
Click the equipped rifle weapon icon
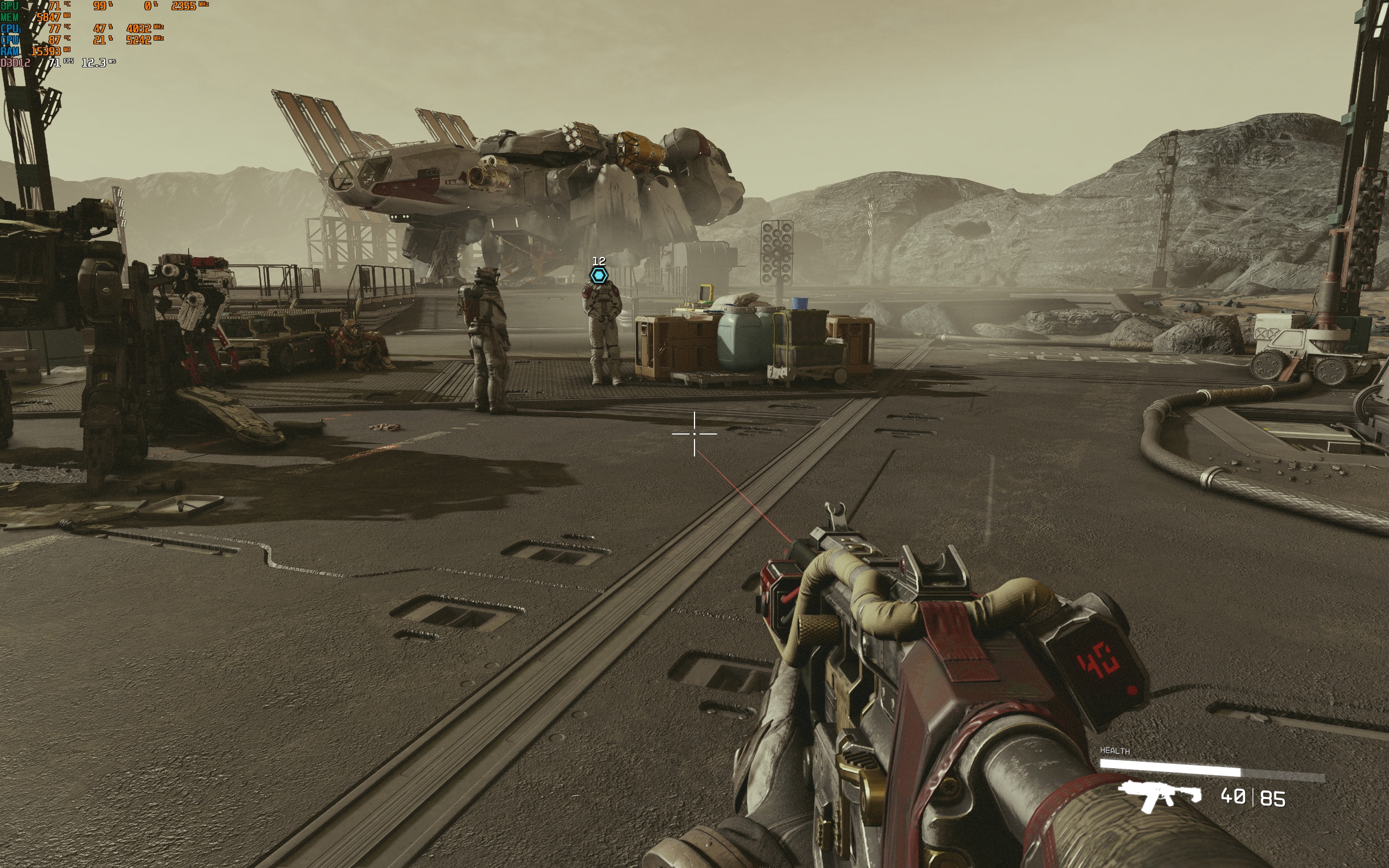(1160, 796)
